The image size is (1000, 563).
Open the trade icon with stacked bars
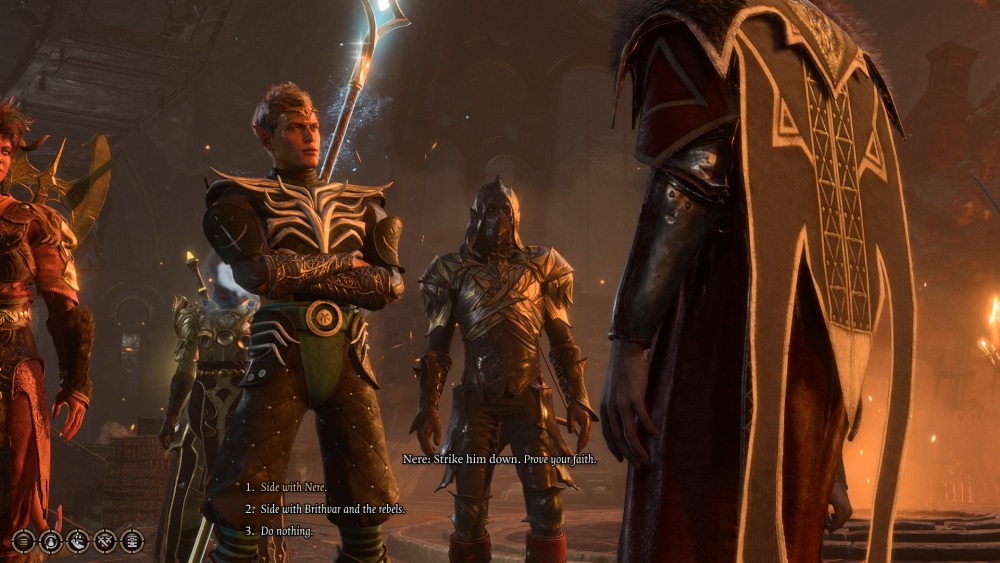(x=131, y=541)
